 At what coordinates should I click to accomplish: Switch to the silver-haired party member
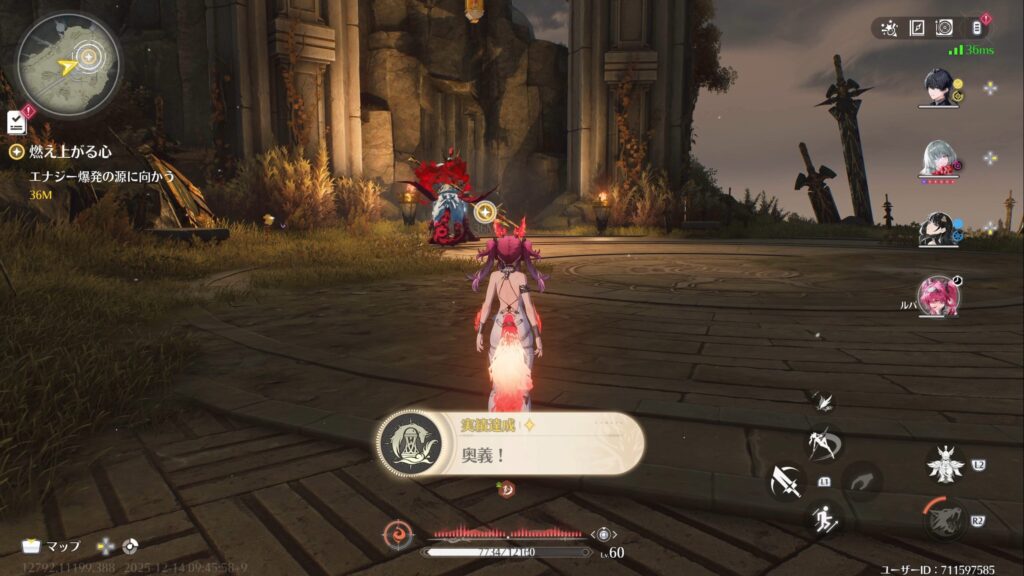pos(938,158)
